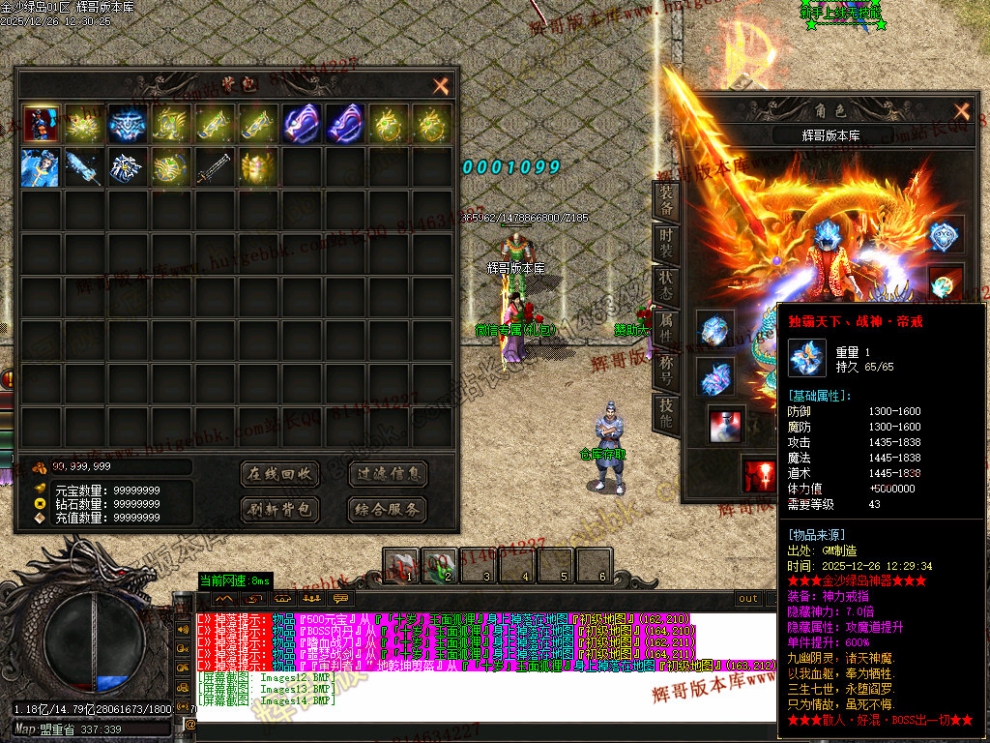Click the out button on chat bar
990x743 pixels.
(x=748, y=599)
